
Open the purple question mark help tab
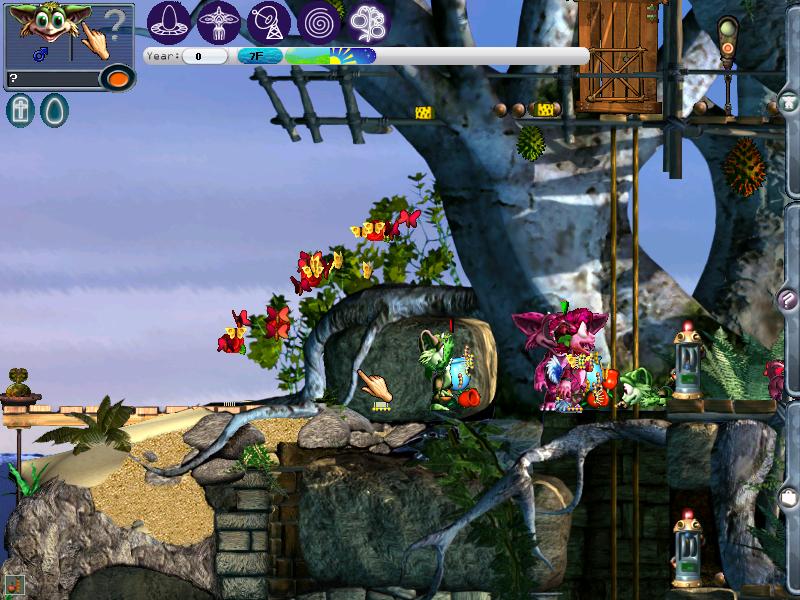pos(789,298)
